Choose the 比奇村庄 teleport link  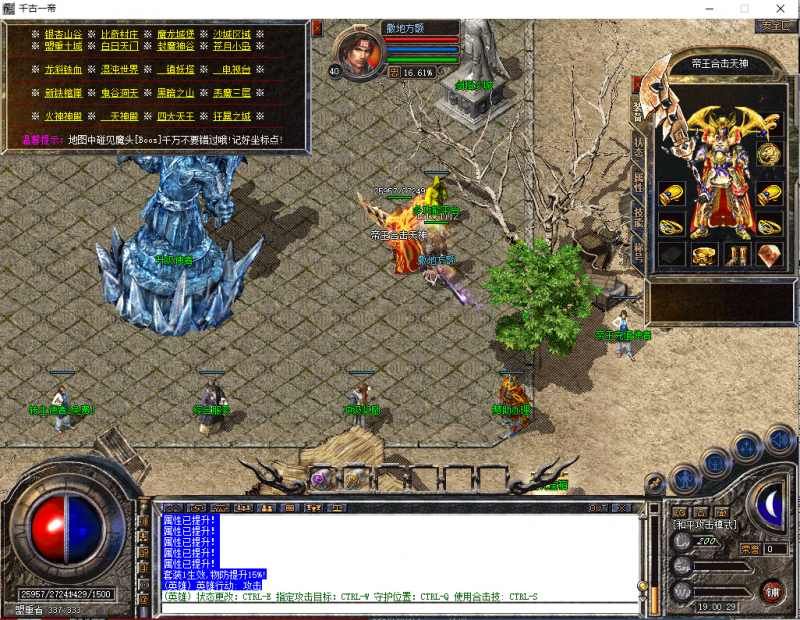(119, 33)
